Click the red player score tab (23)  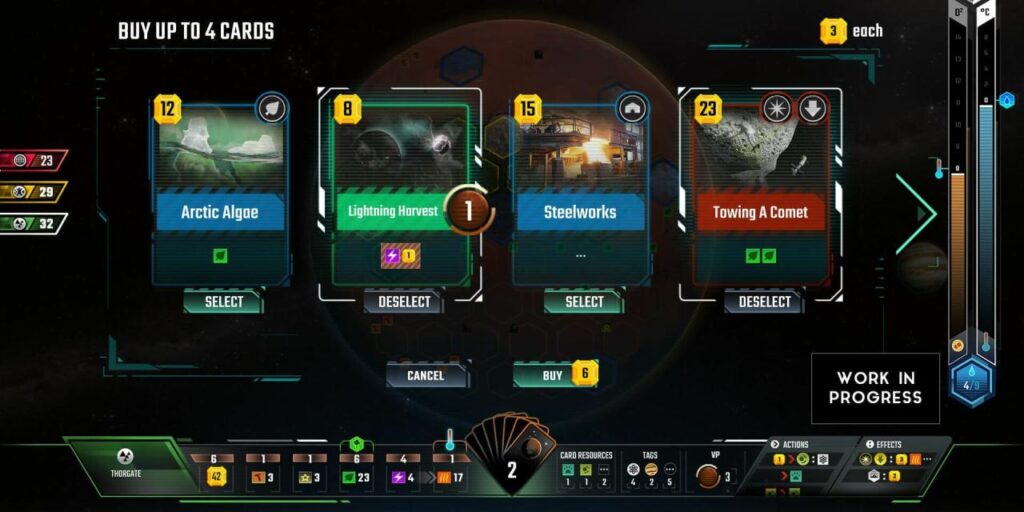[35, 159]
